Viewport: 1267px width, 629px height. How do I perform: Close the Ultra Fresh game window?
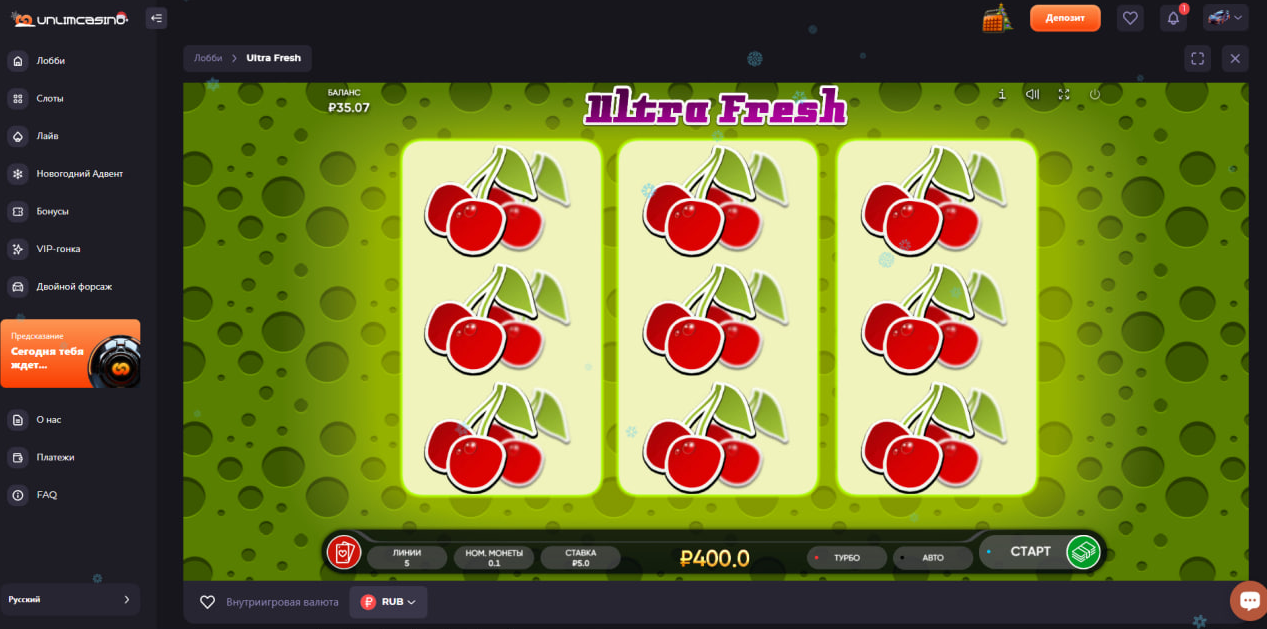click(1235, 59)
